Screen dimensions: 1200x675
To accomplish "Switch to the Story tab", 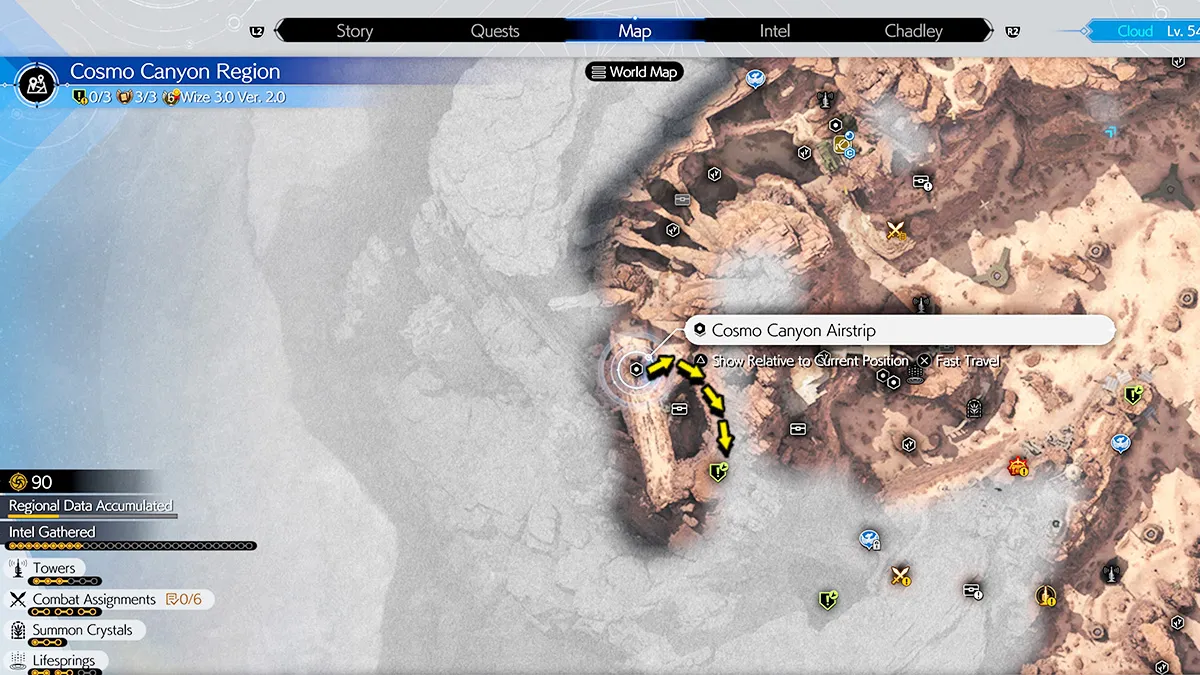I will pos(354,31).
